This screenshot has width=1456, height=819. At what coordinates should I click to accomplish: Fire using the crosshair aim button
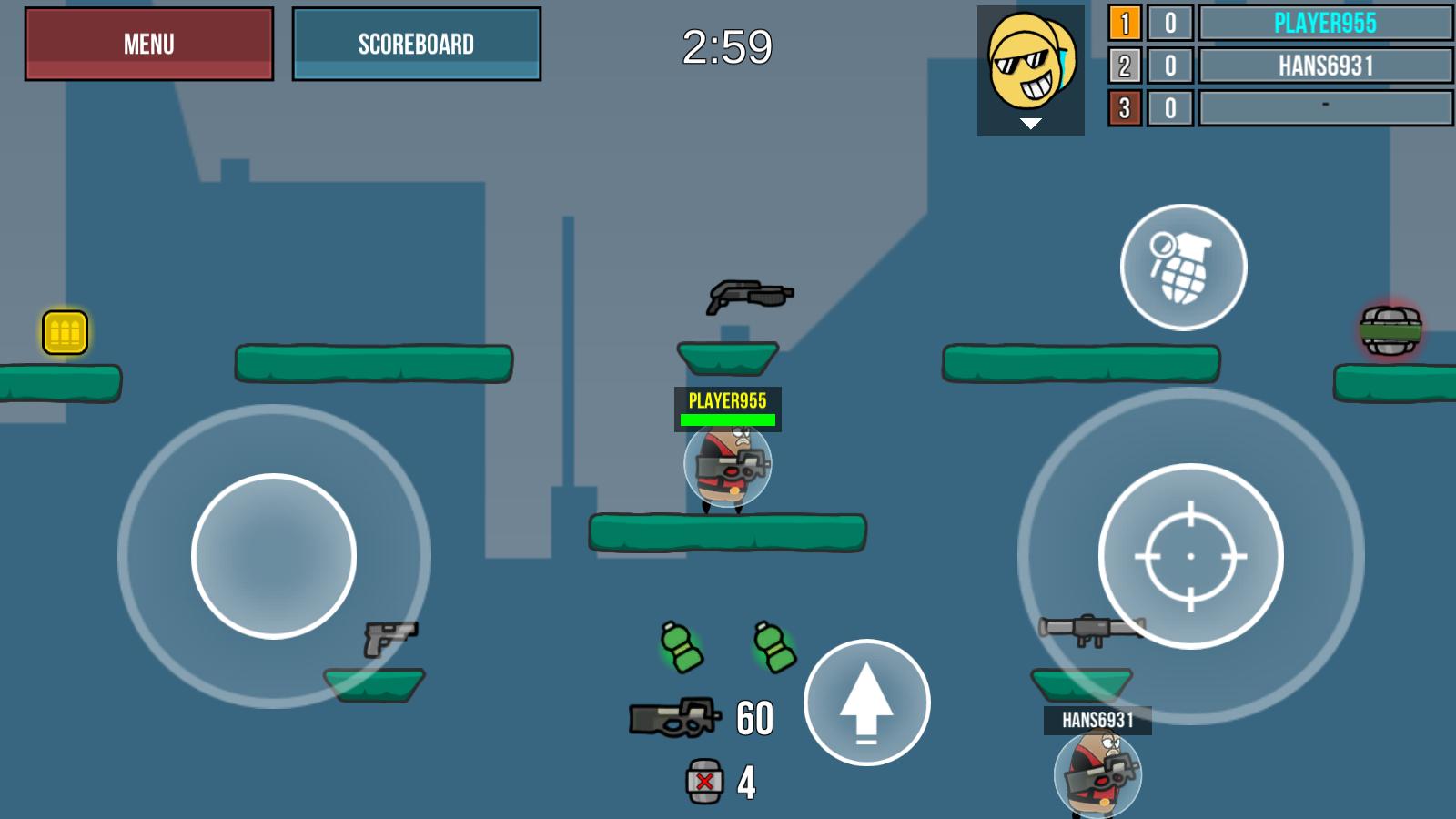coord(1190,556)
